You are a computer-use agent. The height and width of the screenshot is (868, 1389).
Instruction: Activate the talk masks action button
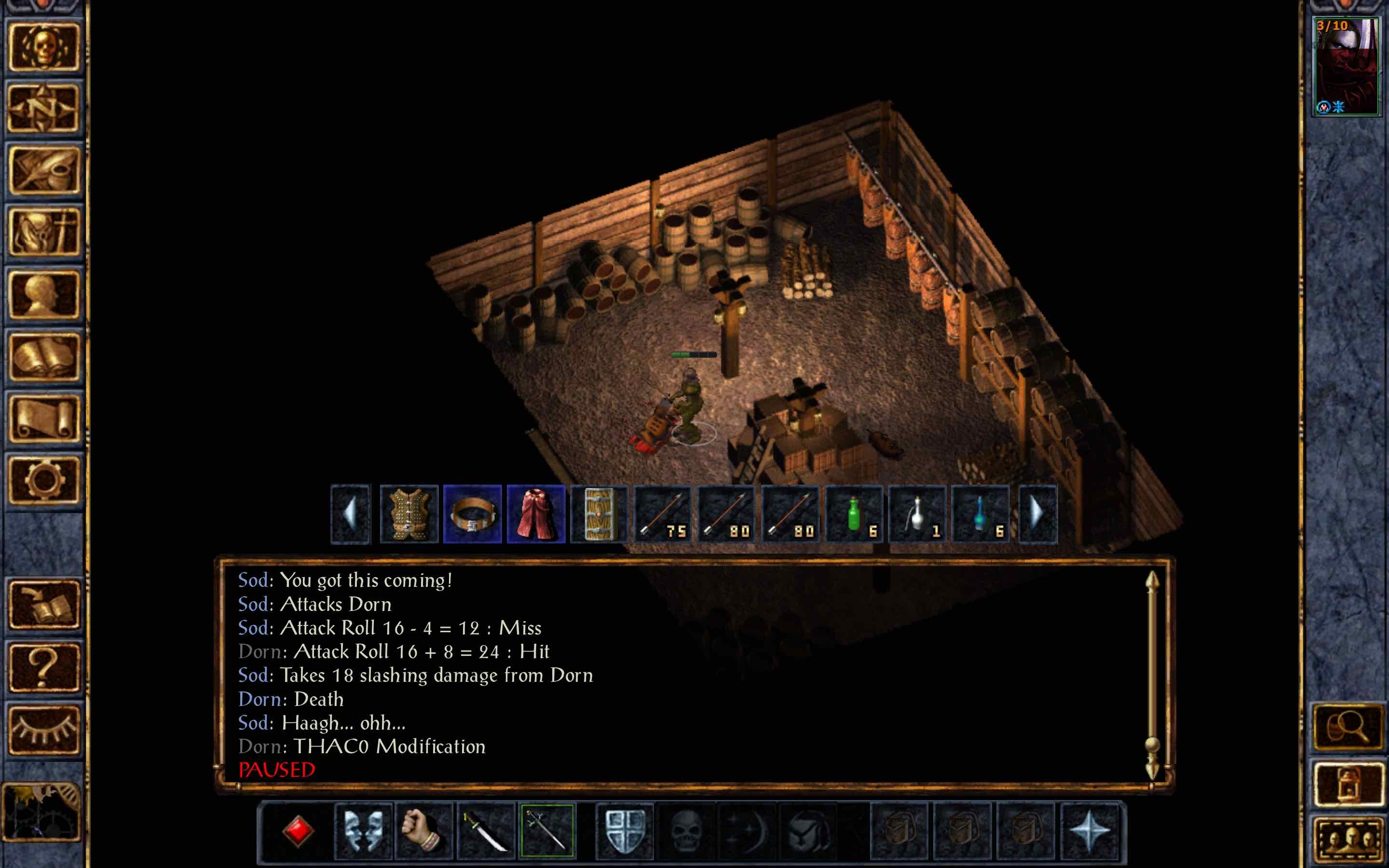click(363, 831)
